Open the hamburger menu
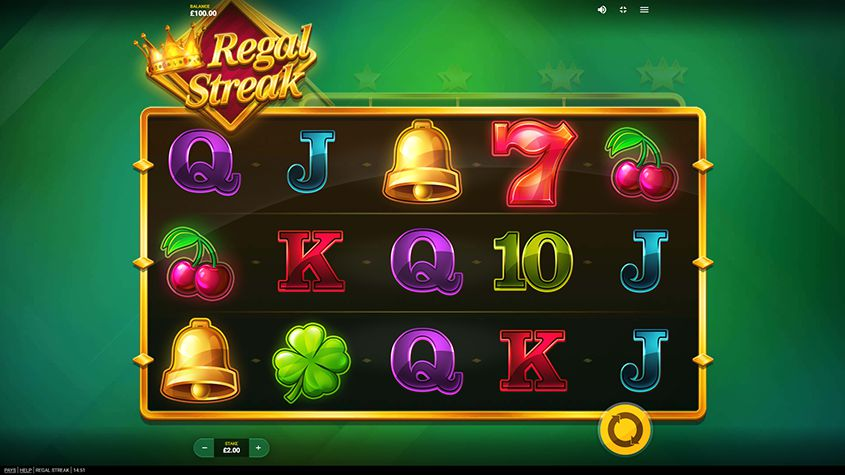 (x=645, y=9)
